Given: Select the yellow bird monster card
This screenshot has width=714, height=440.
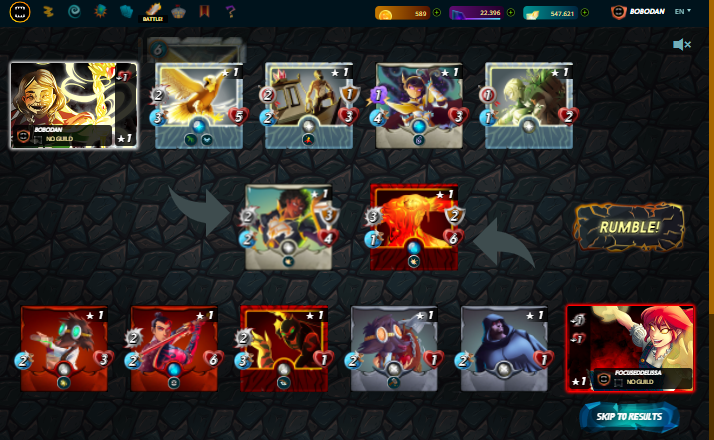Looking at the screenshot, I should click(x=199, y=106).
